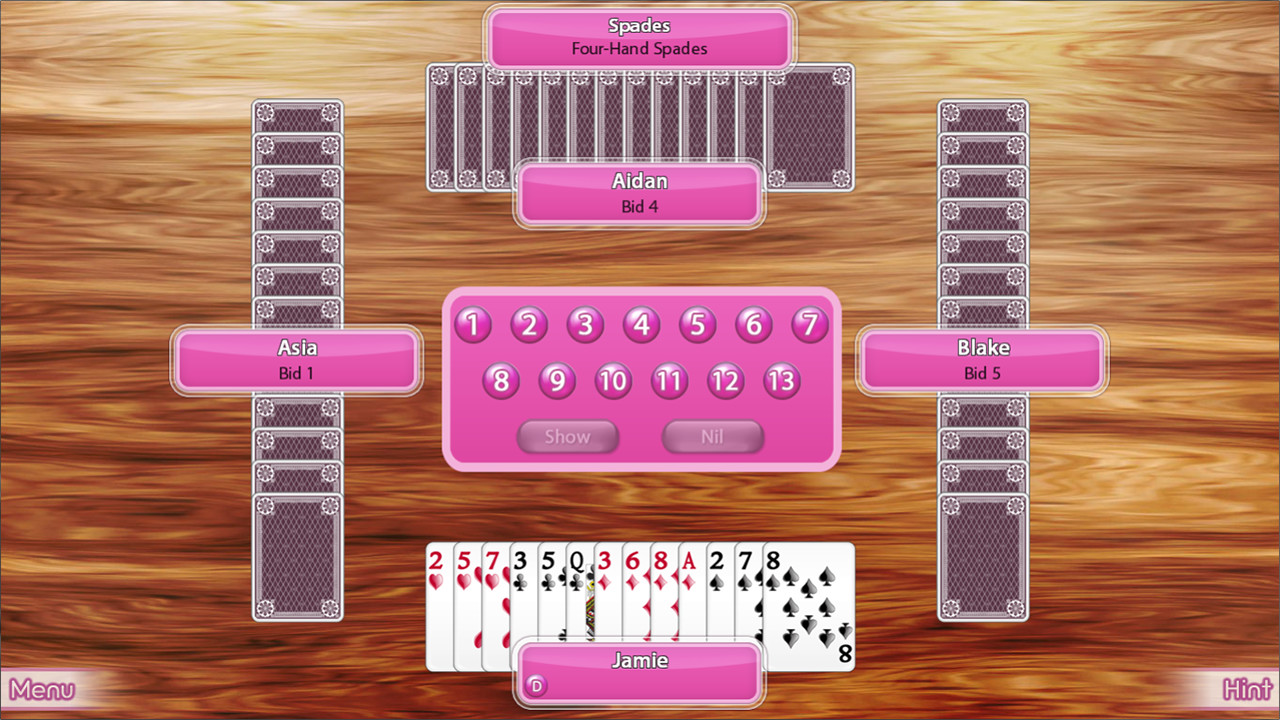
Task: Click Asia's name plate
Action: tap(296, 348)
